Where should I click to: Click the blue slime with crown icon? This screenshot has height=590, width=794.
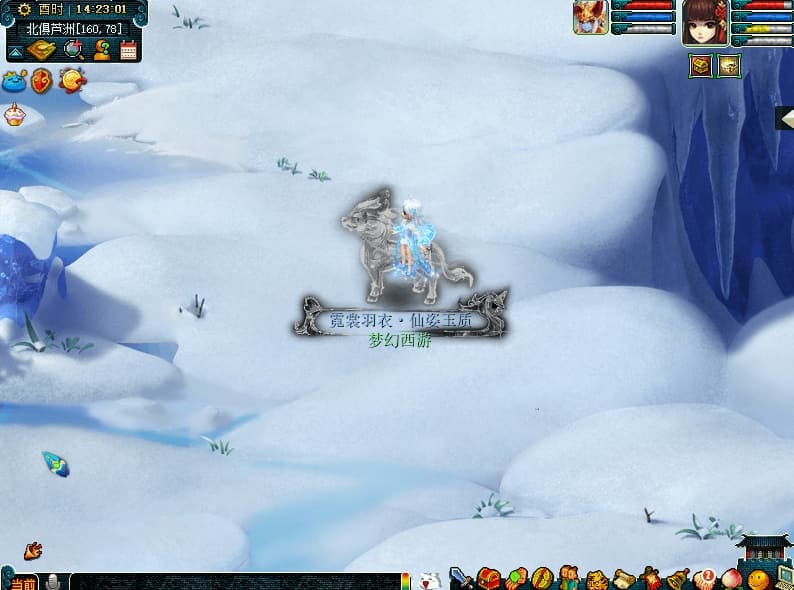[14, 82]
